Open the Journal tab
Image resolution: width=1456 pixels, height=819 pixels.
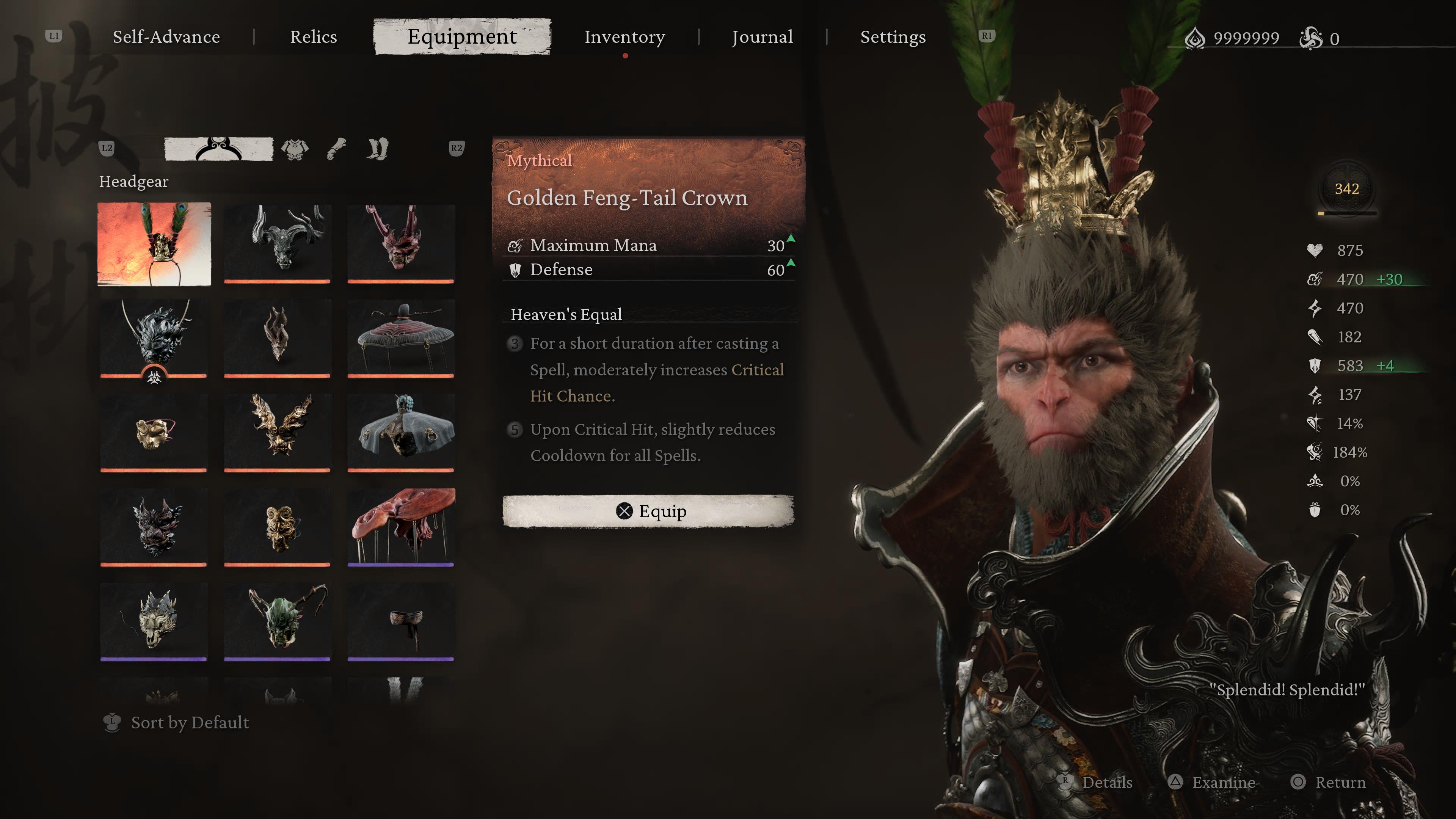coord(762,37)
